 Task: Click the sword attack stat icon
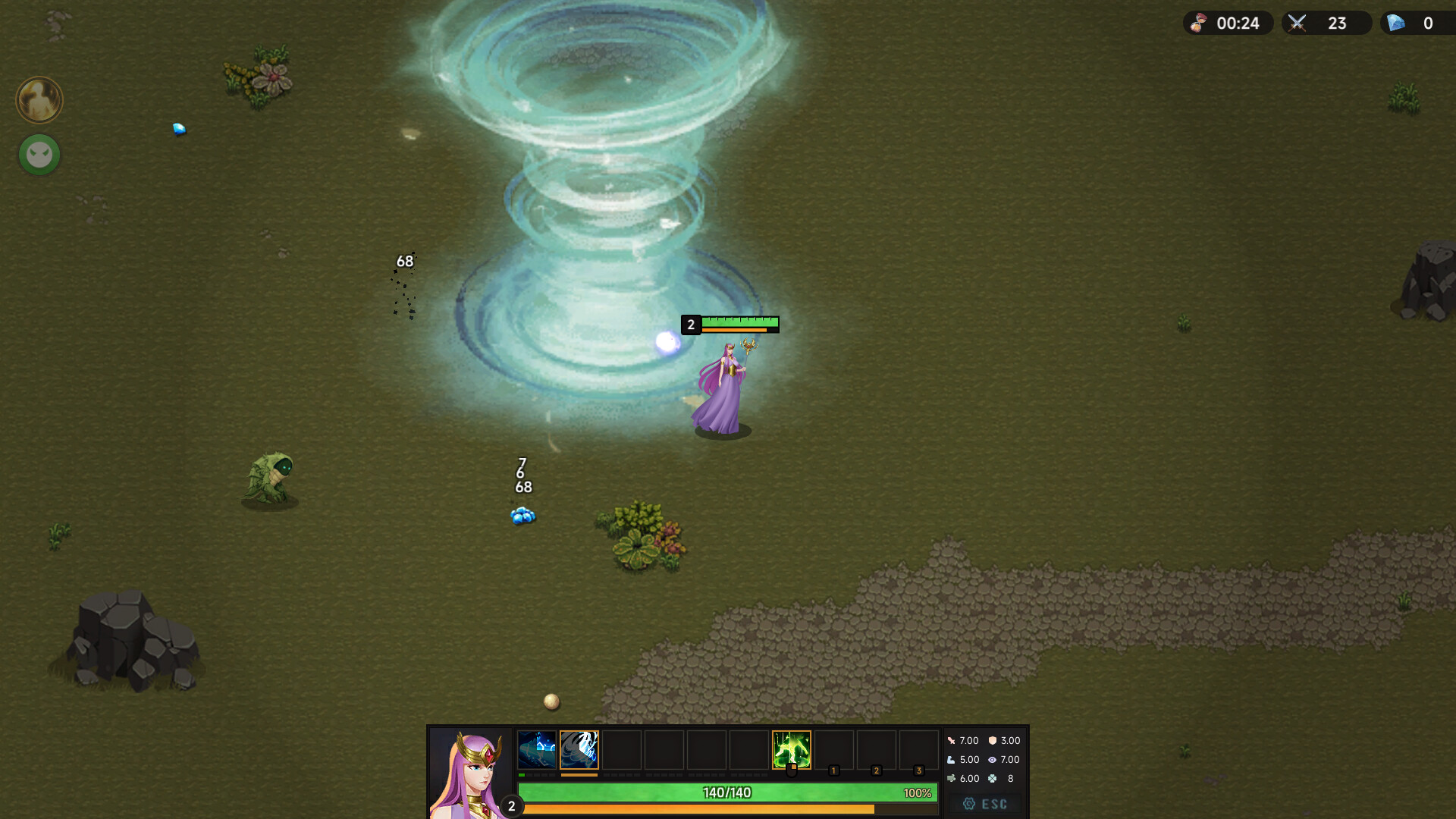(x=952, y=740)
